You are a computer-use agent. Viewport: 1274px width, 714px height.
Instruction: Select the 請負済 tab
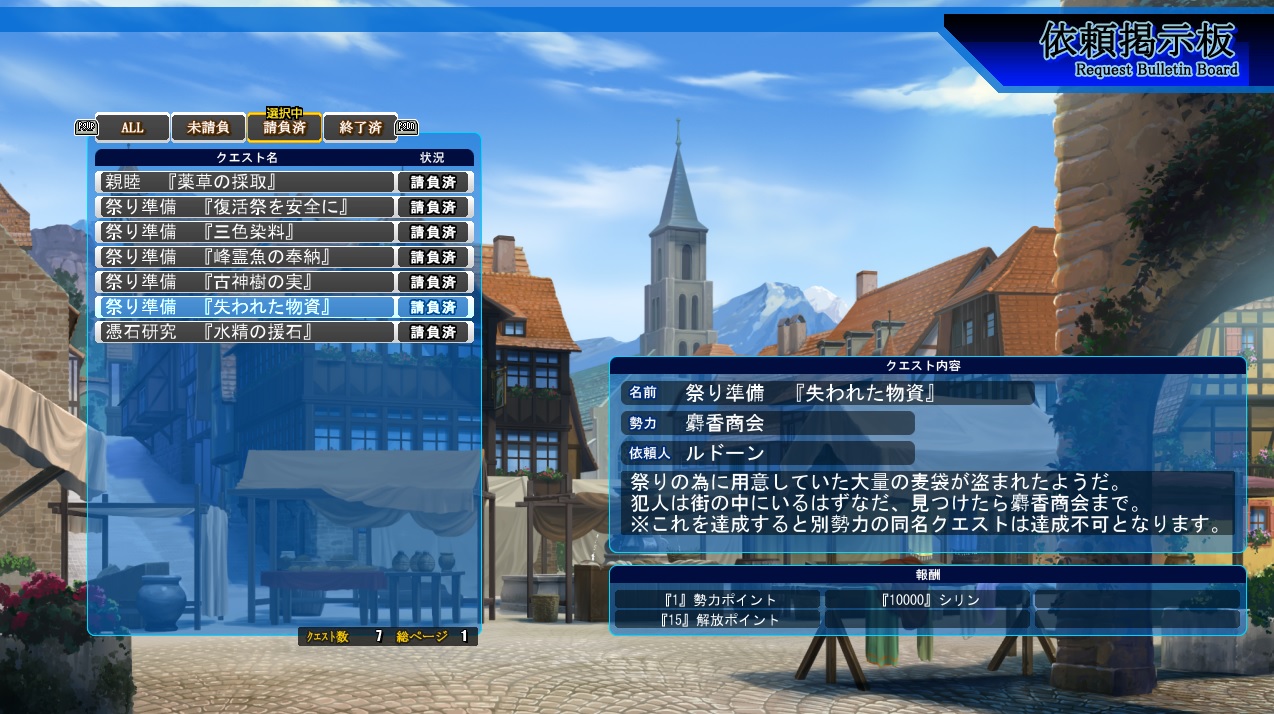(284, 128)
